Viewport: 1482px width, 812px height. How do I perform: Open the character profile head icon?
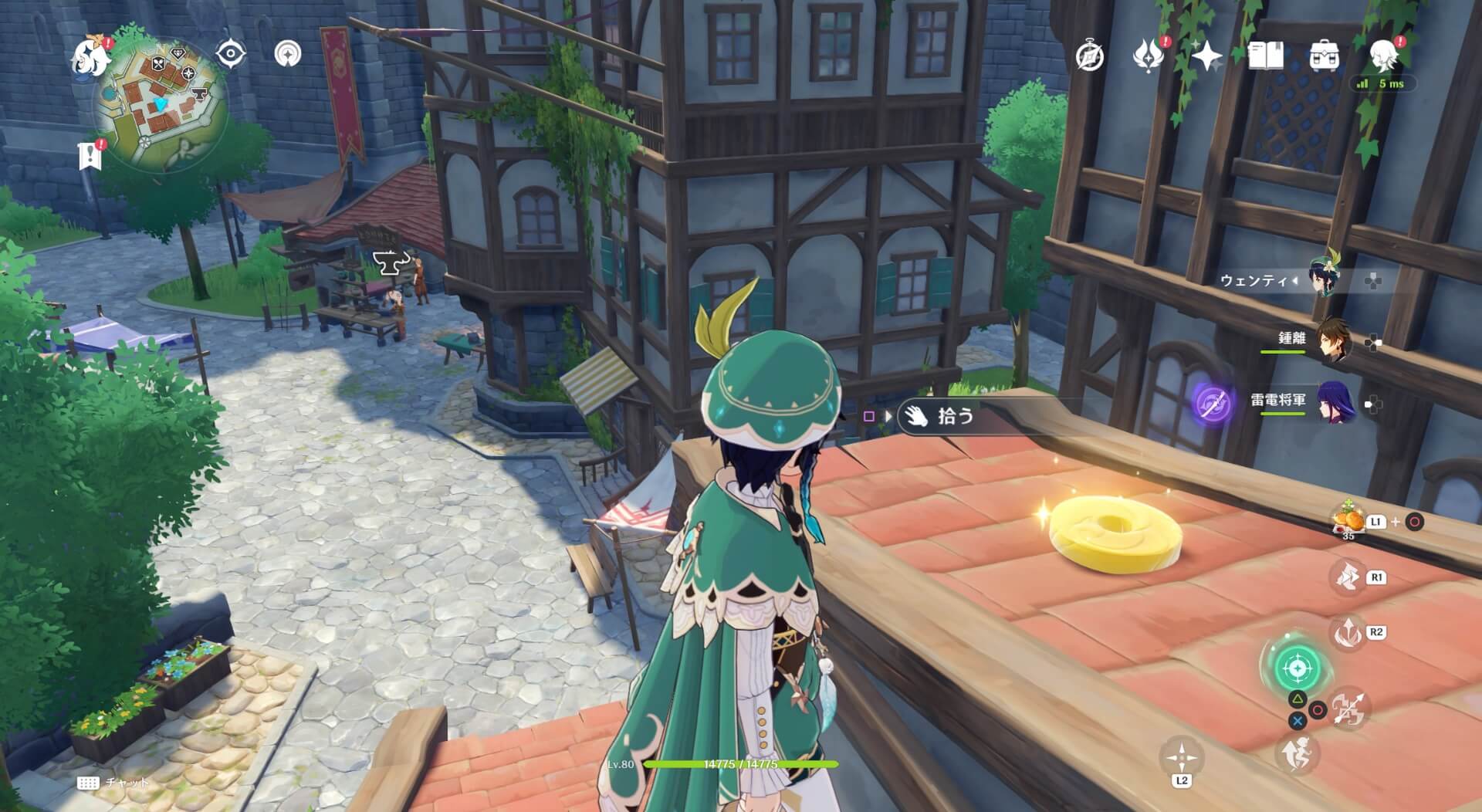(x=1384, y=56)
